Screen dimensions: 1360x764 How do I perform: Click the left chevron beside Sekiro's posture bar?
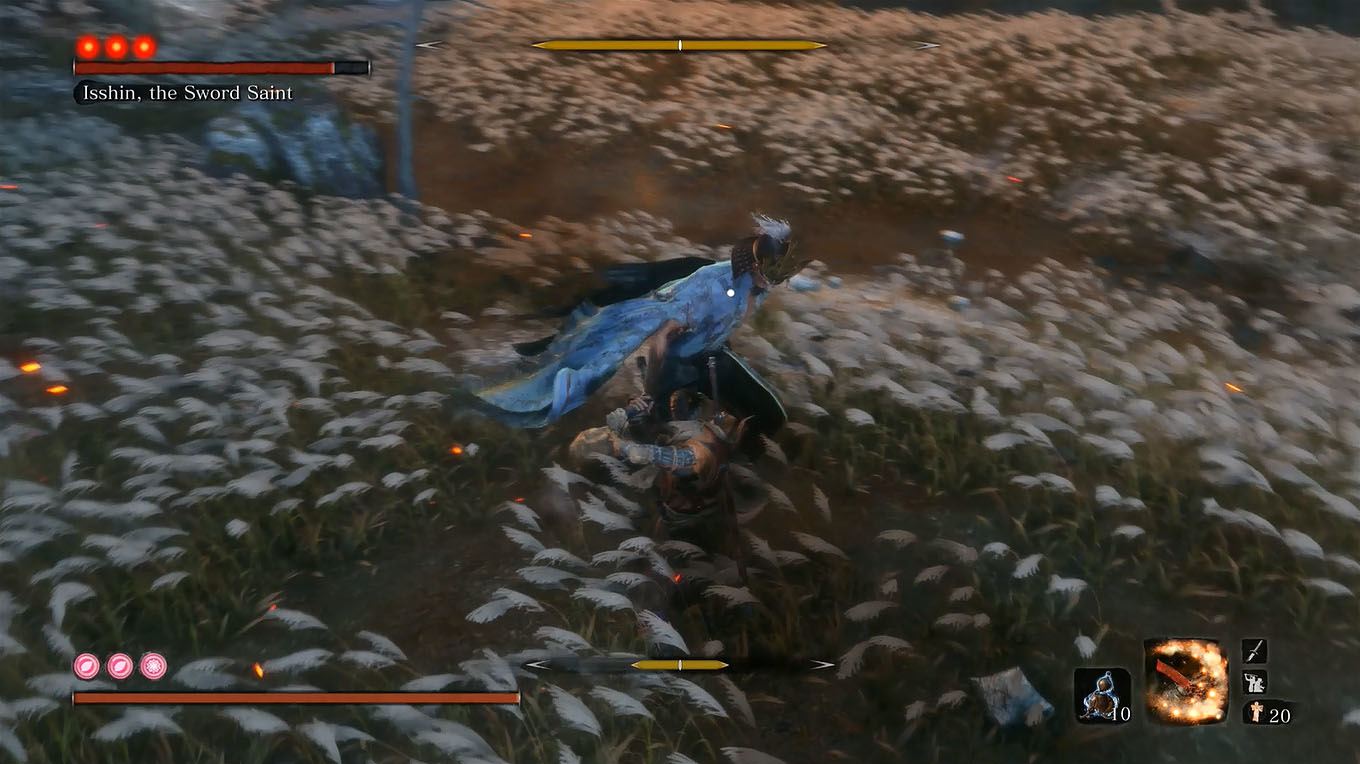tap(536, 663)
